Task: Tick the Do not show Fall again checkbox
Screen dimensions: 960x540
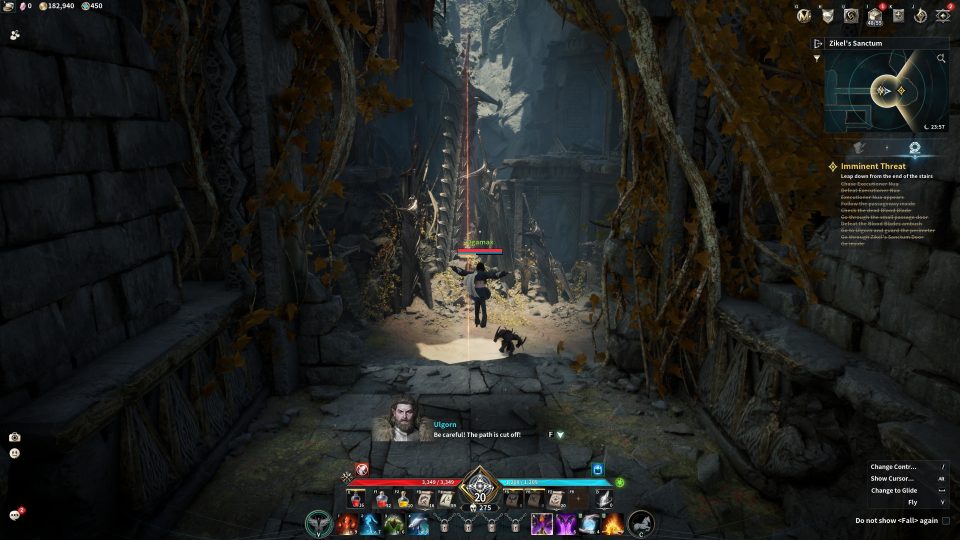Action: click(x=946, y=521)
